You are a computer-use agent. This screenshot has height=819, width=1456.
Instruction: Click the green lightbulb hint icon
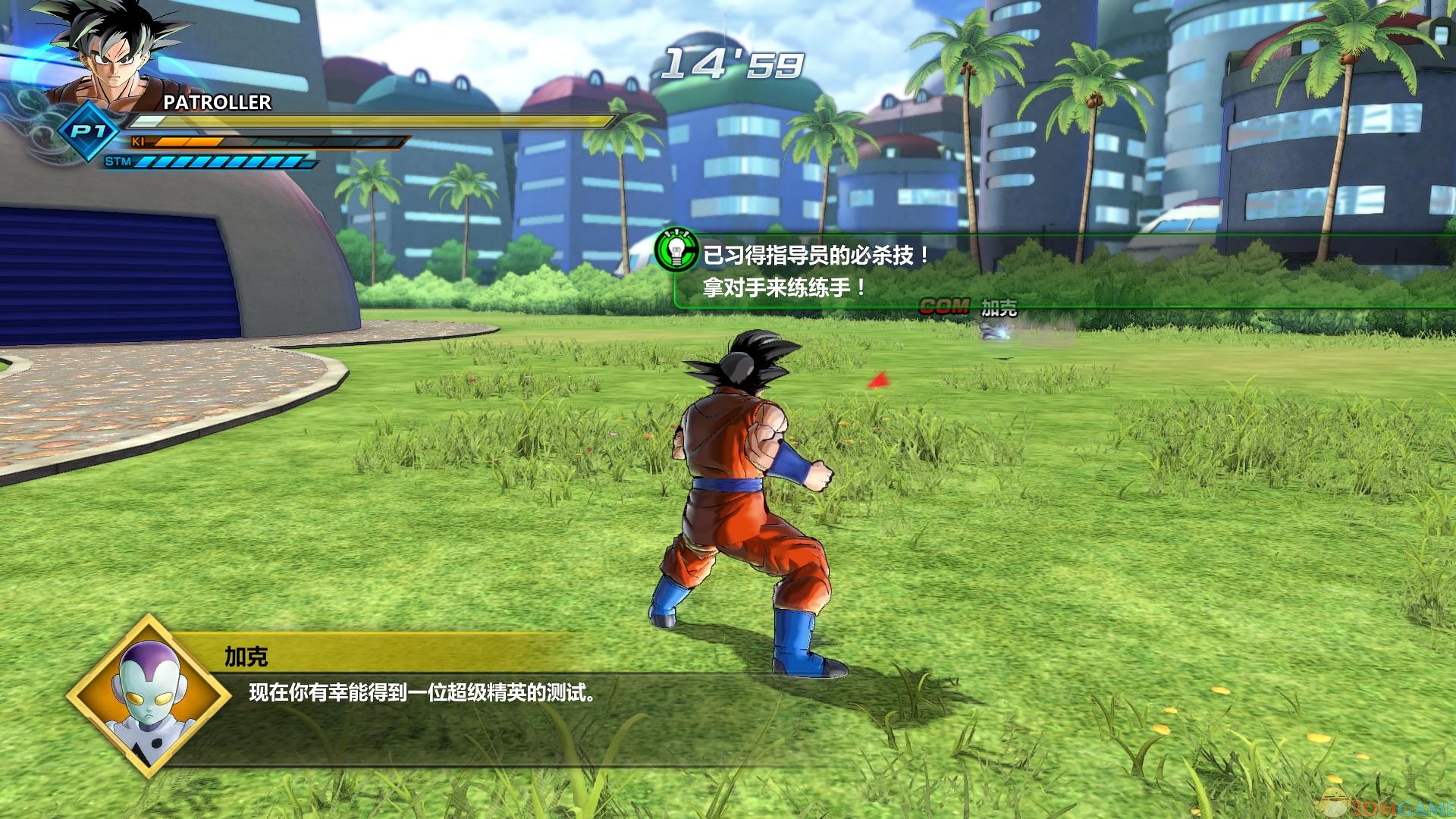(x=676, y=249)
